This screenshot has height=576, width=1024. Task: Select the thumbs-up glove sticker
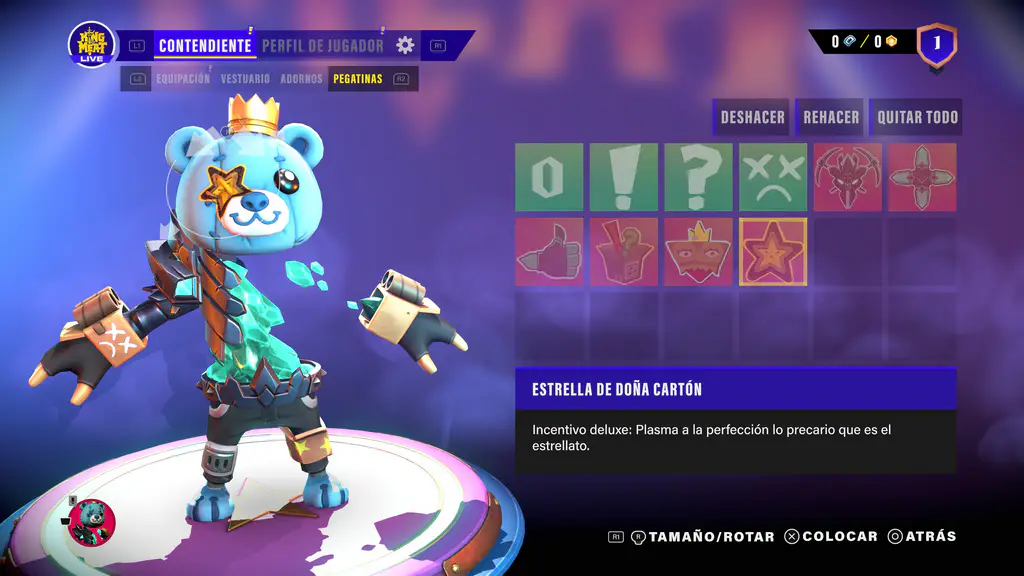click(x=549, y=252)
